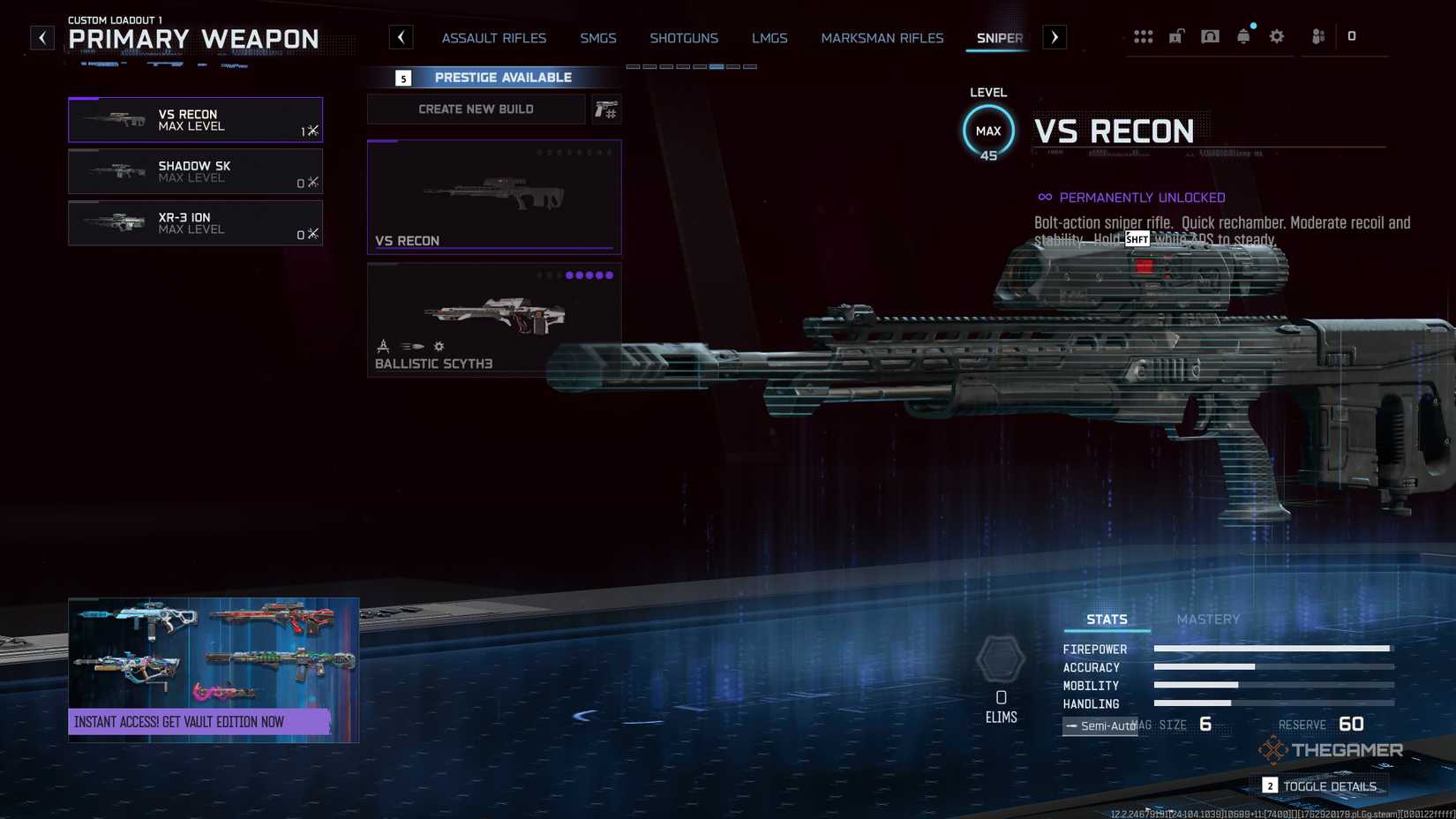Select the optic attachment icon on Ballistic Scyth3
This screenshot has height=819, width=1456.
click(x=383, y=346)
